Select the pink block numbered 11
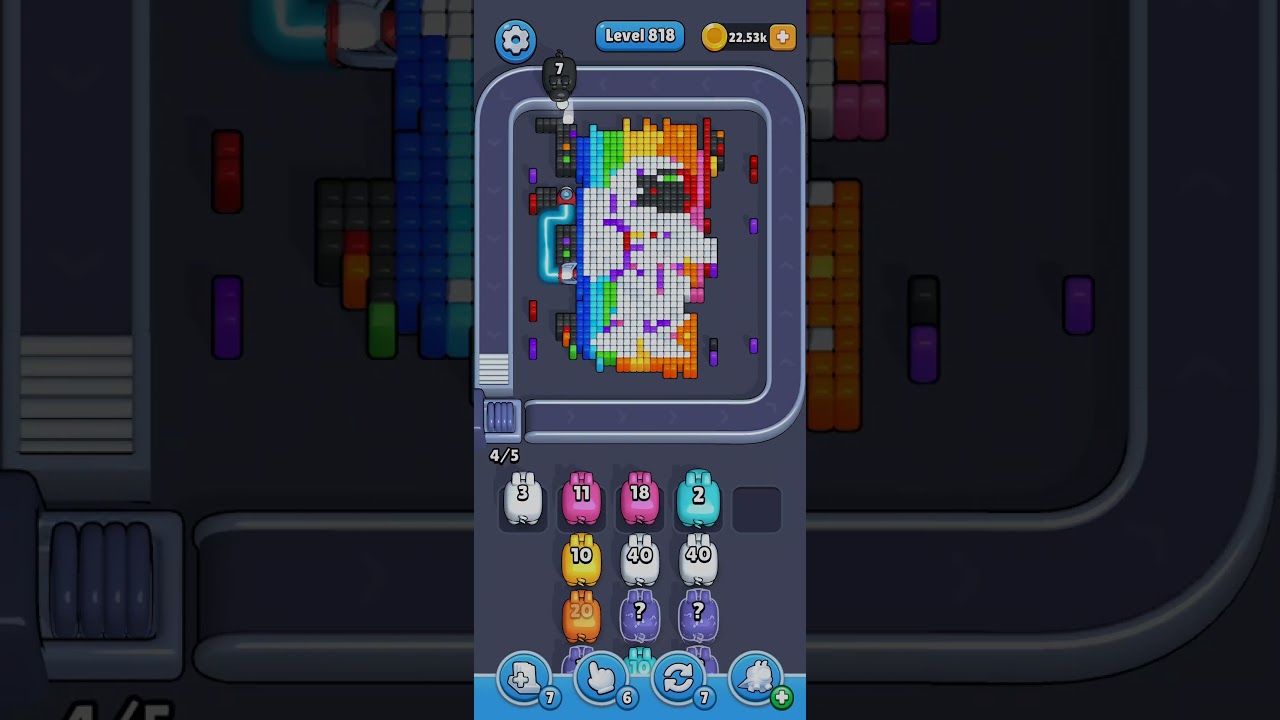1280x720 pixels. tap(581, 498)
